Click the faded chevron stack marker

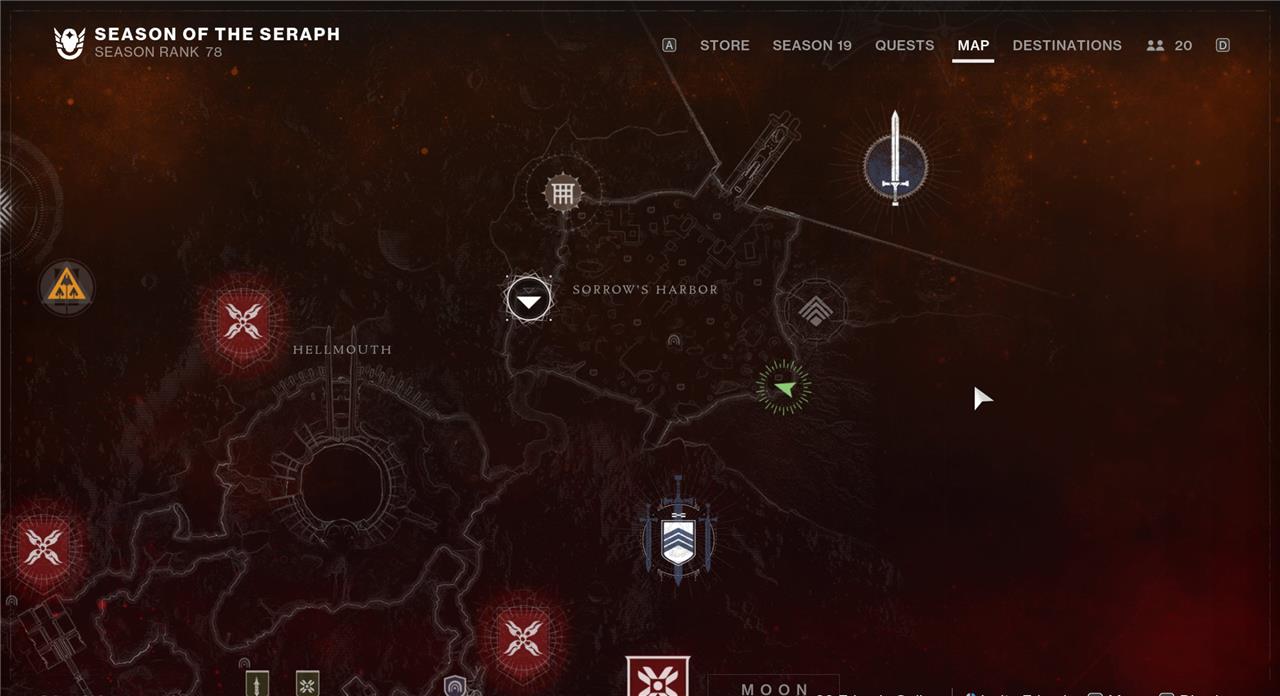tap(814, 310)
